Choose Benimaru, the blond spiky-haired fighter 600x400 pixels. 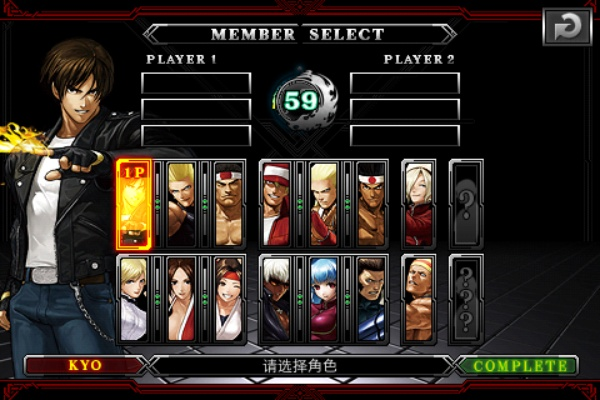(x=181, y=204)
